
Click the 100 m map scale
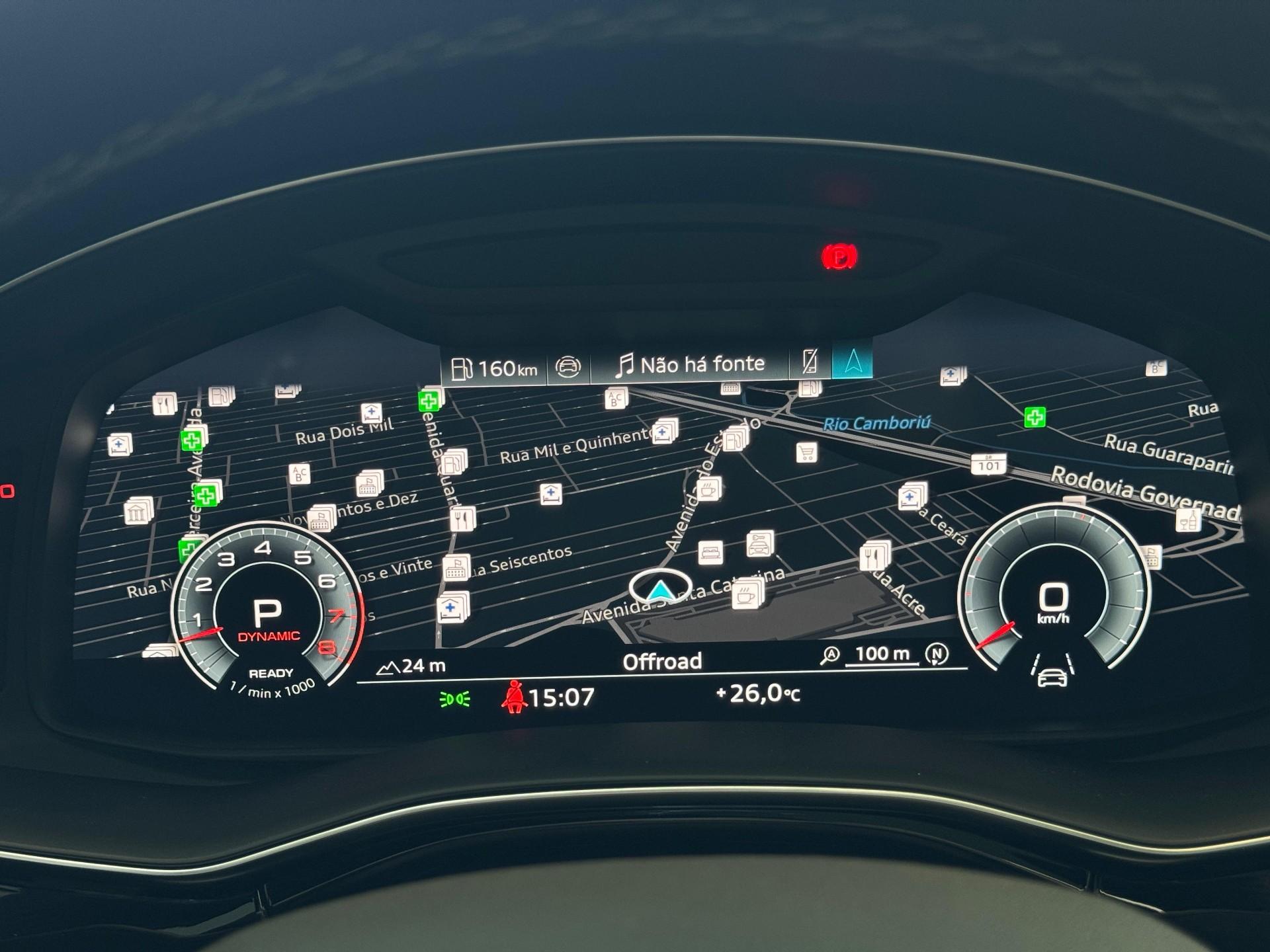pyautogui.click(x=882, y=654)
